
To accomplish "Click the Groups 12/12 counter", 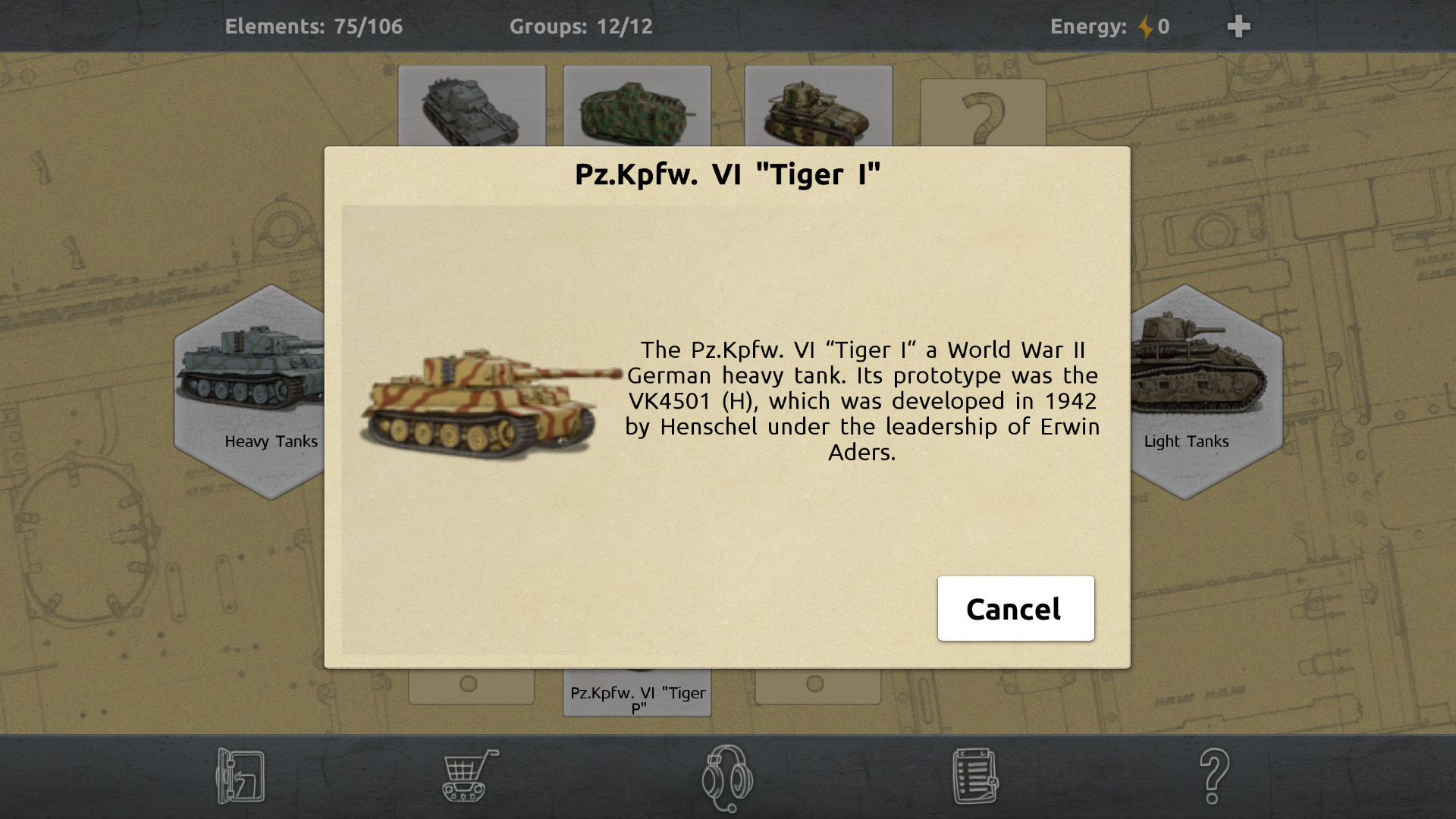I will click(x=581, y=26).
